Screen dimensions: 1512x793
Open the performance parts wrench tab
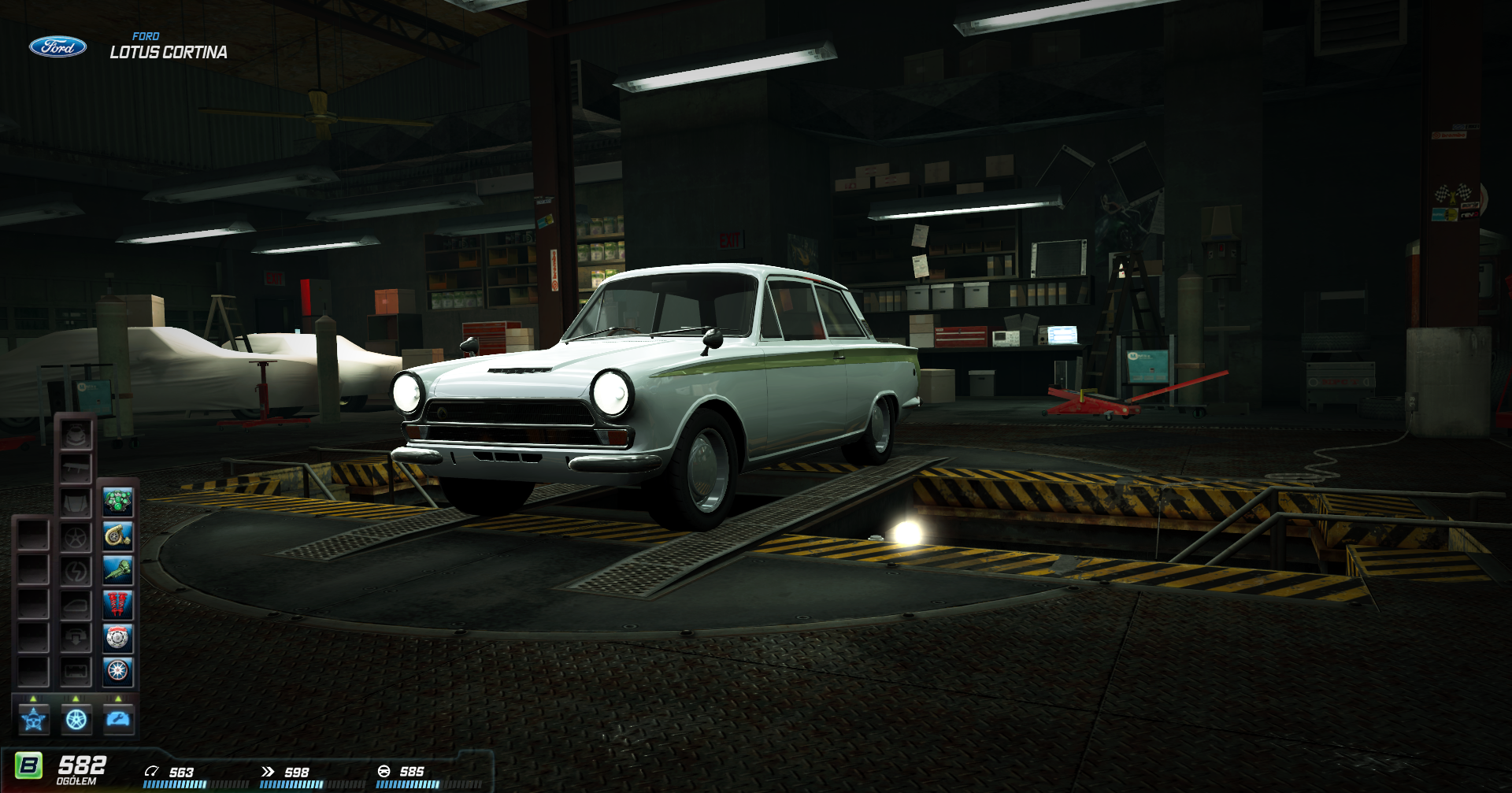(119, 719)
